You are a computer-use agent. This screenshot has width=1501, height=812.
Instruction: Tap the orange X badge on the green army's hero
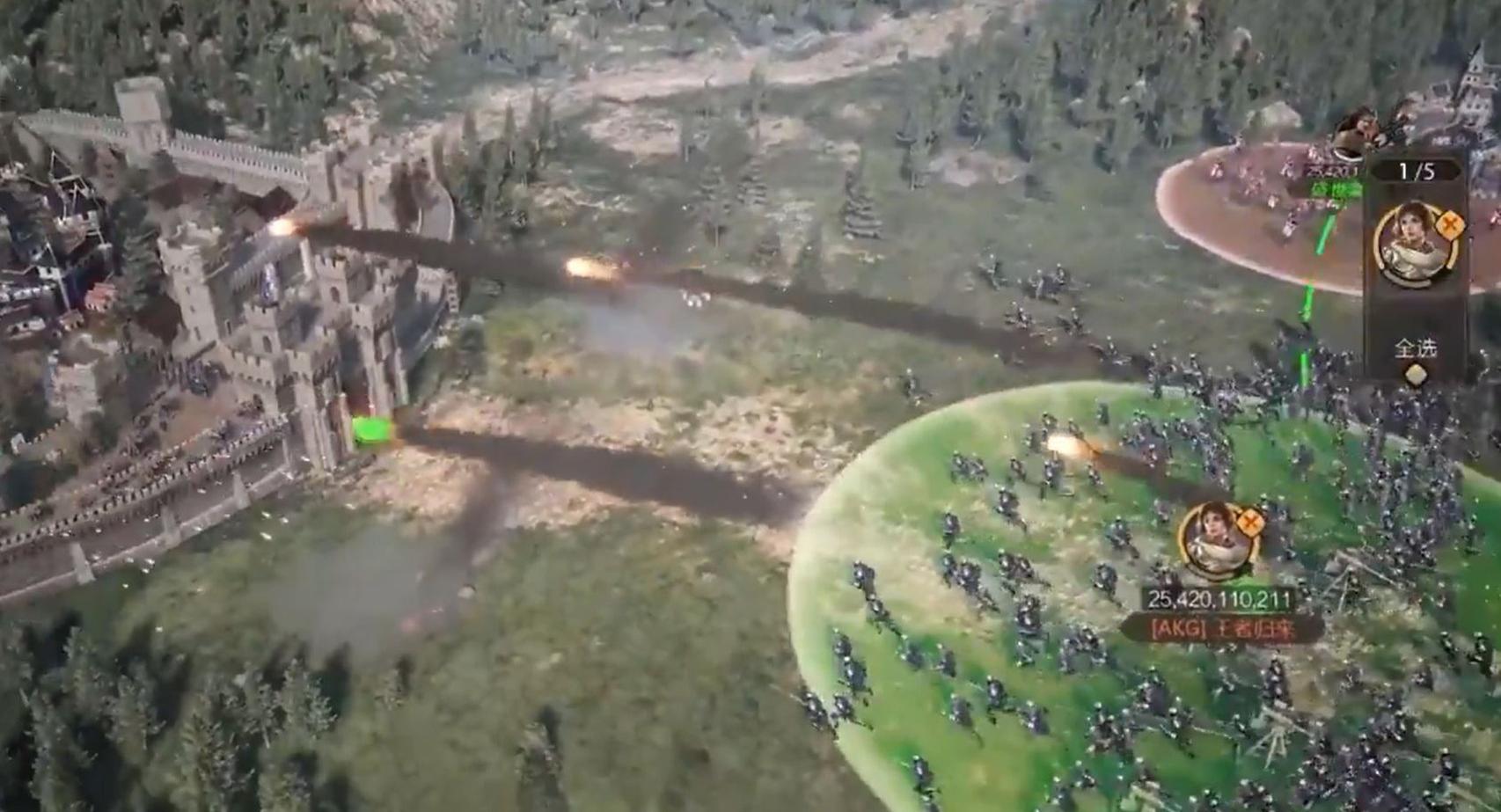click(x=1251, y=522)
